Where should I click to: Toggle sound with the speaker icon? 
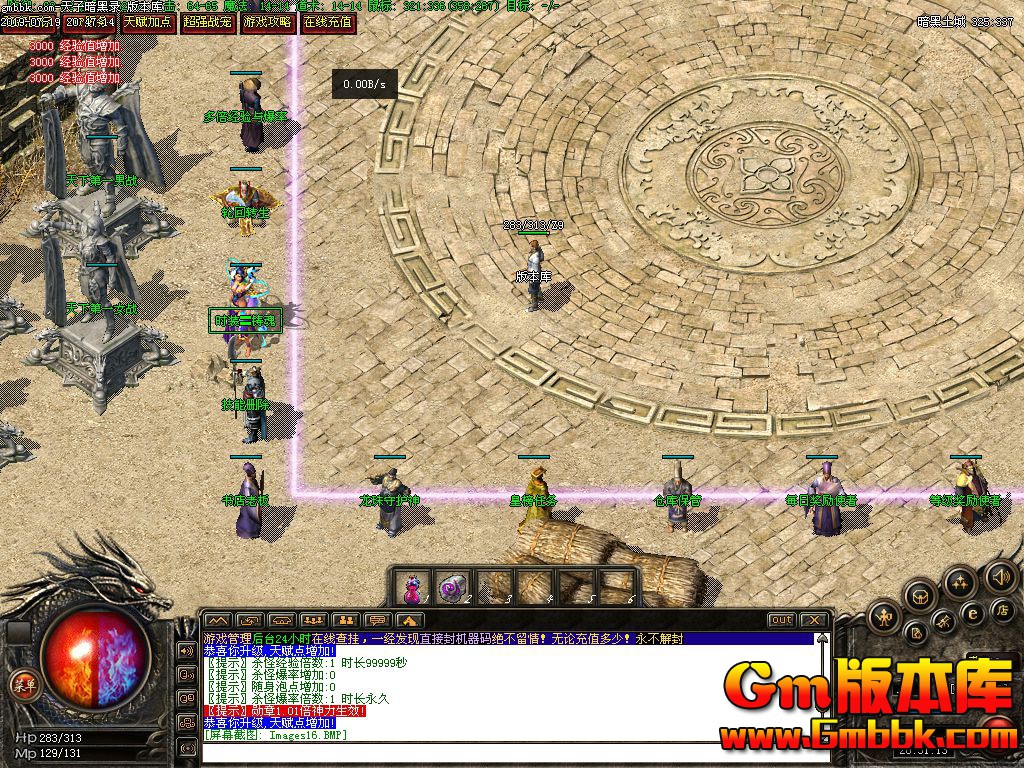tap(999, 576)
